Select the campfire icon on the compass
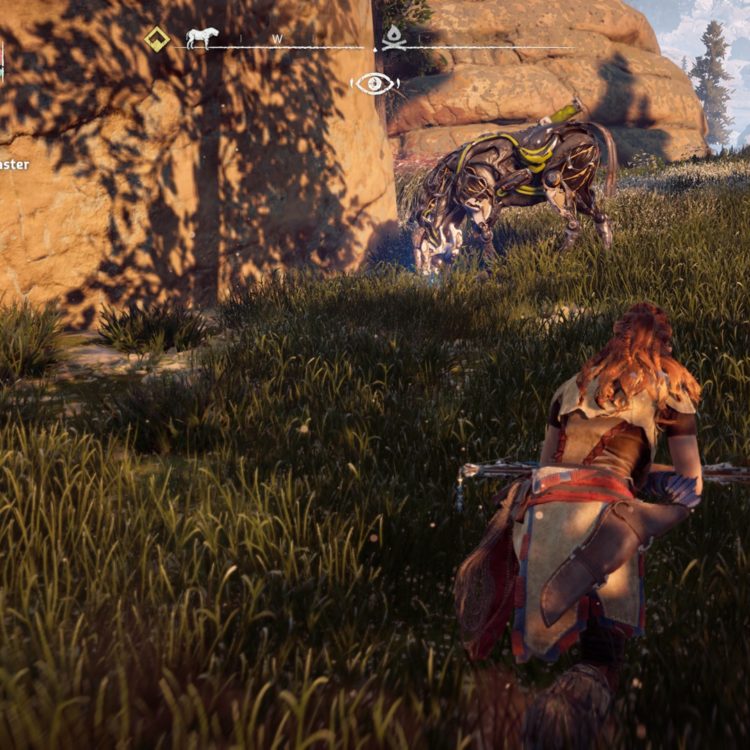This screenshot has height=750, width=750. pyautogui.click(x=394, y=37)
